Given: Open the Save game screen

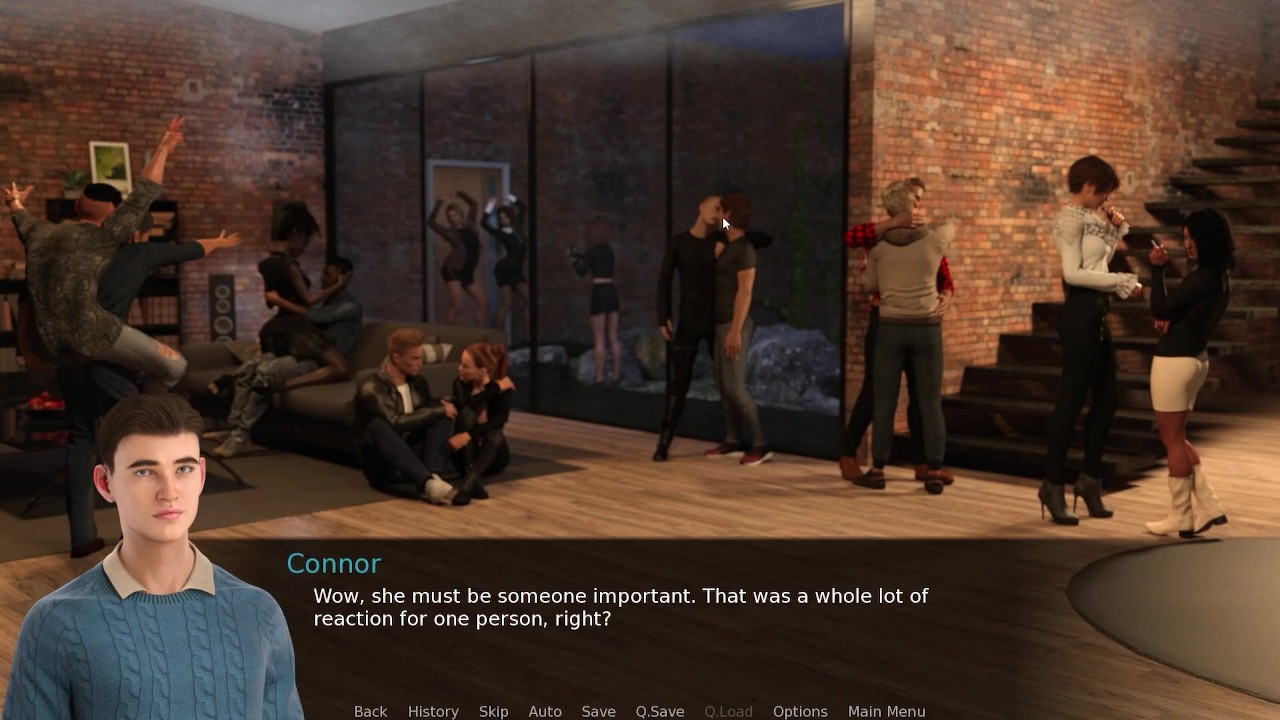Looking at the screenshot, I should click(x=598, y=711).
